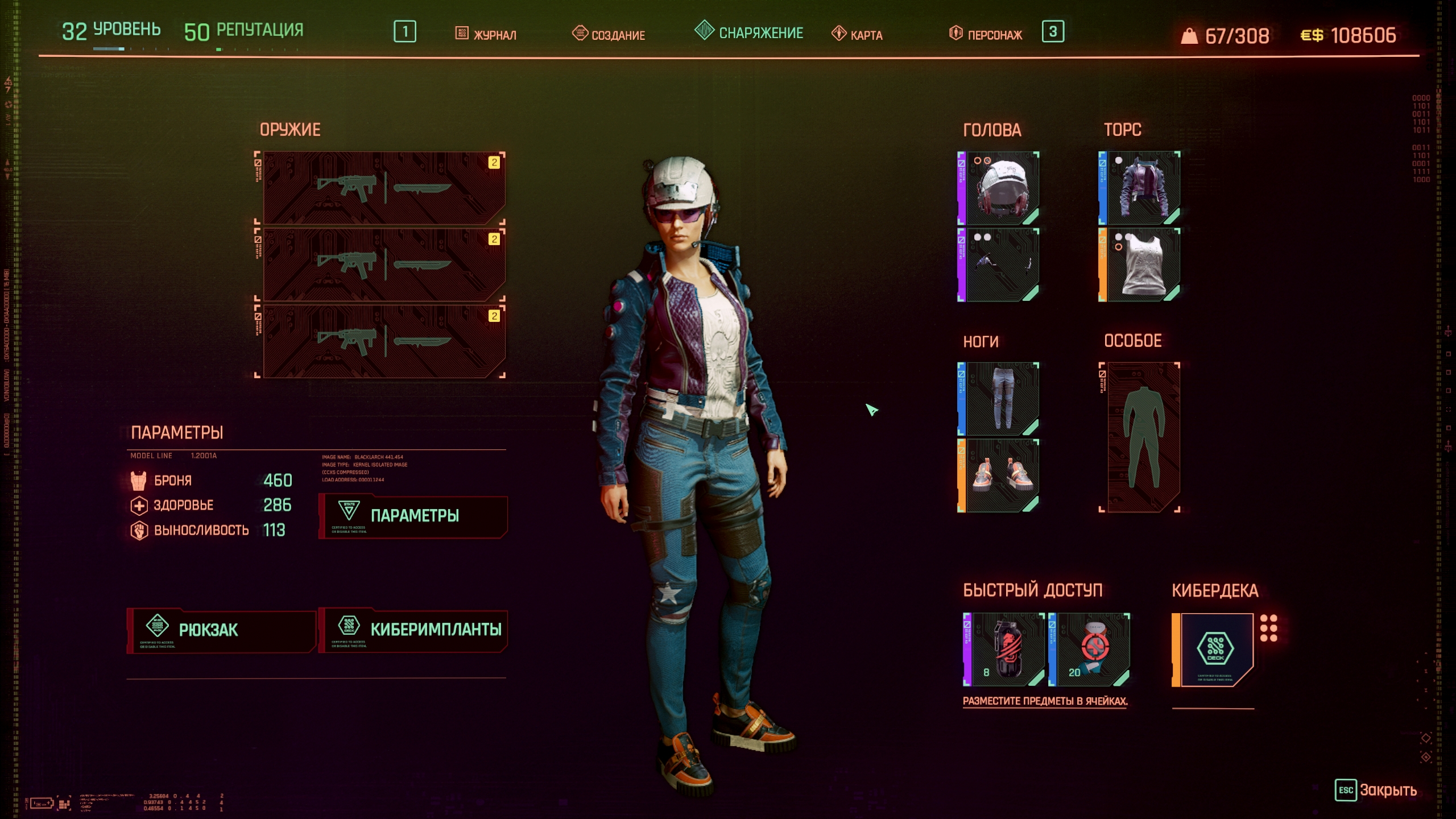1456x819 pixels.
Task: Close the menu with Закрыть
Action: [x=1376, y=790]
